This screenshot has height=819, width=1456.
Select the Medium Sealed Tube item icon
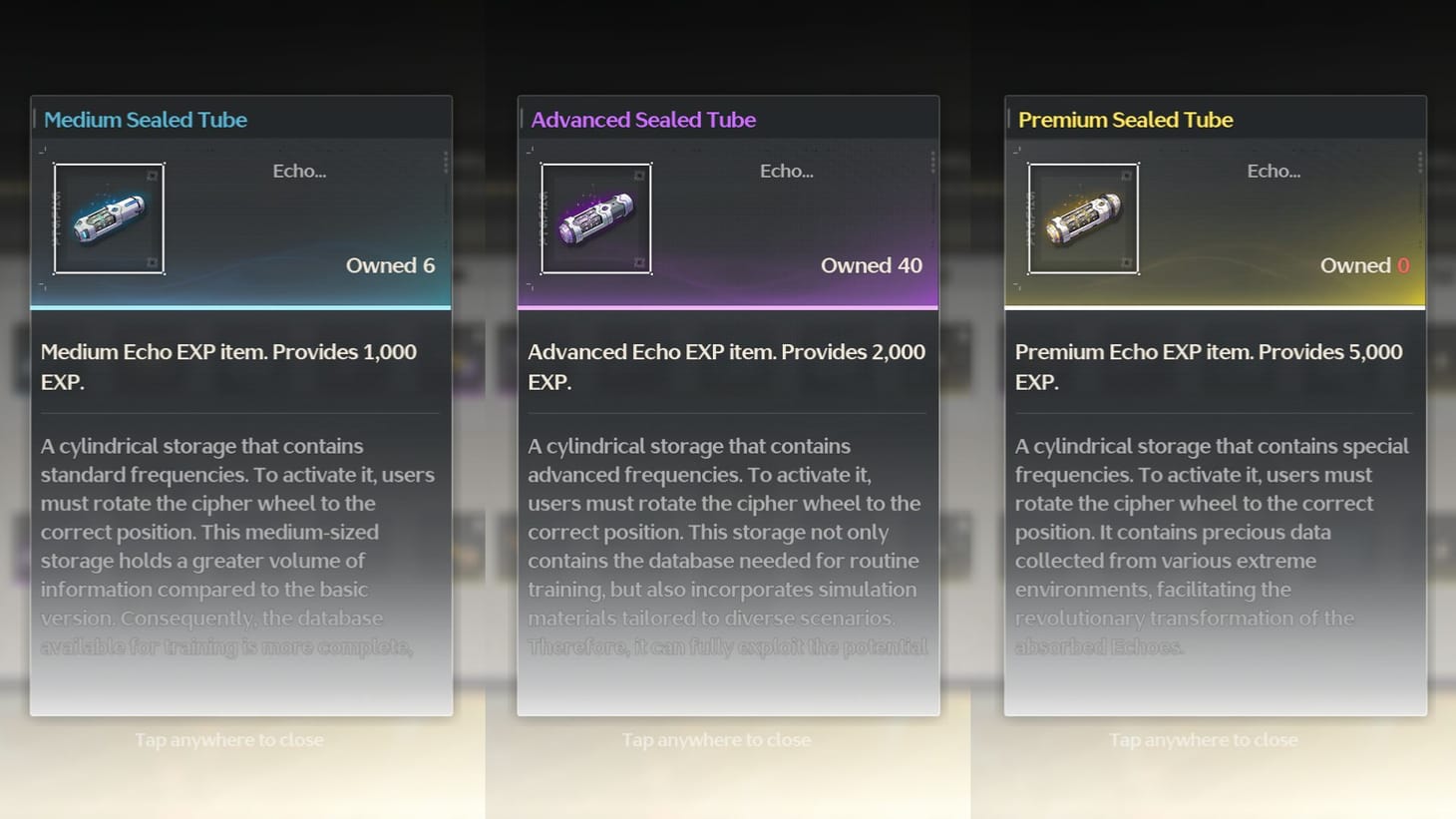(x=109, y=218)
